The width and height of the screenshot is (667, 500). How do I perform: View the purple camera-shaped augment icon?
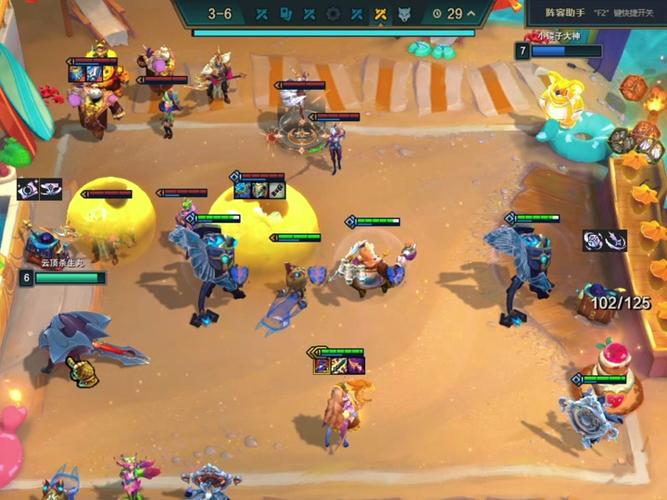[x=28, y=188]
